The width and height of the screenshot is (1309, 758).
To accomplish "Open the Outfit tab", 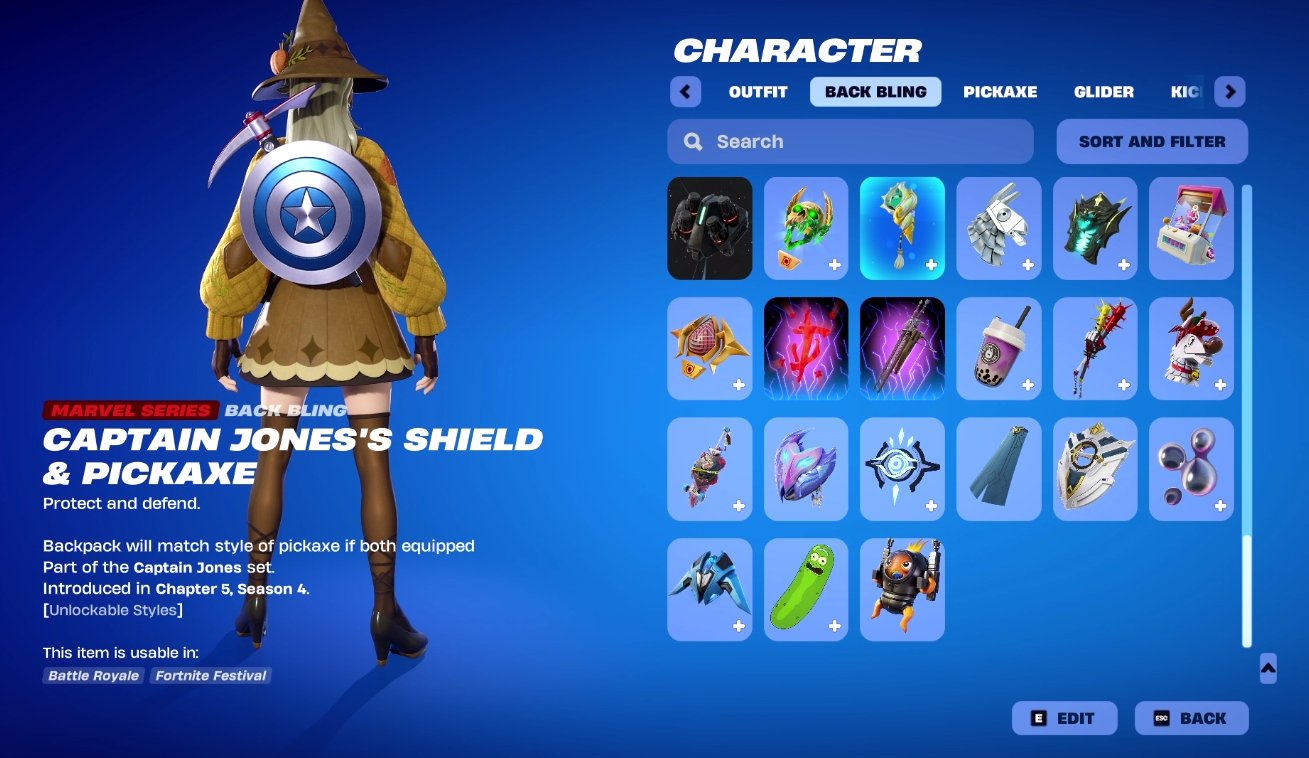I will click(757, 91).
